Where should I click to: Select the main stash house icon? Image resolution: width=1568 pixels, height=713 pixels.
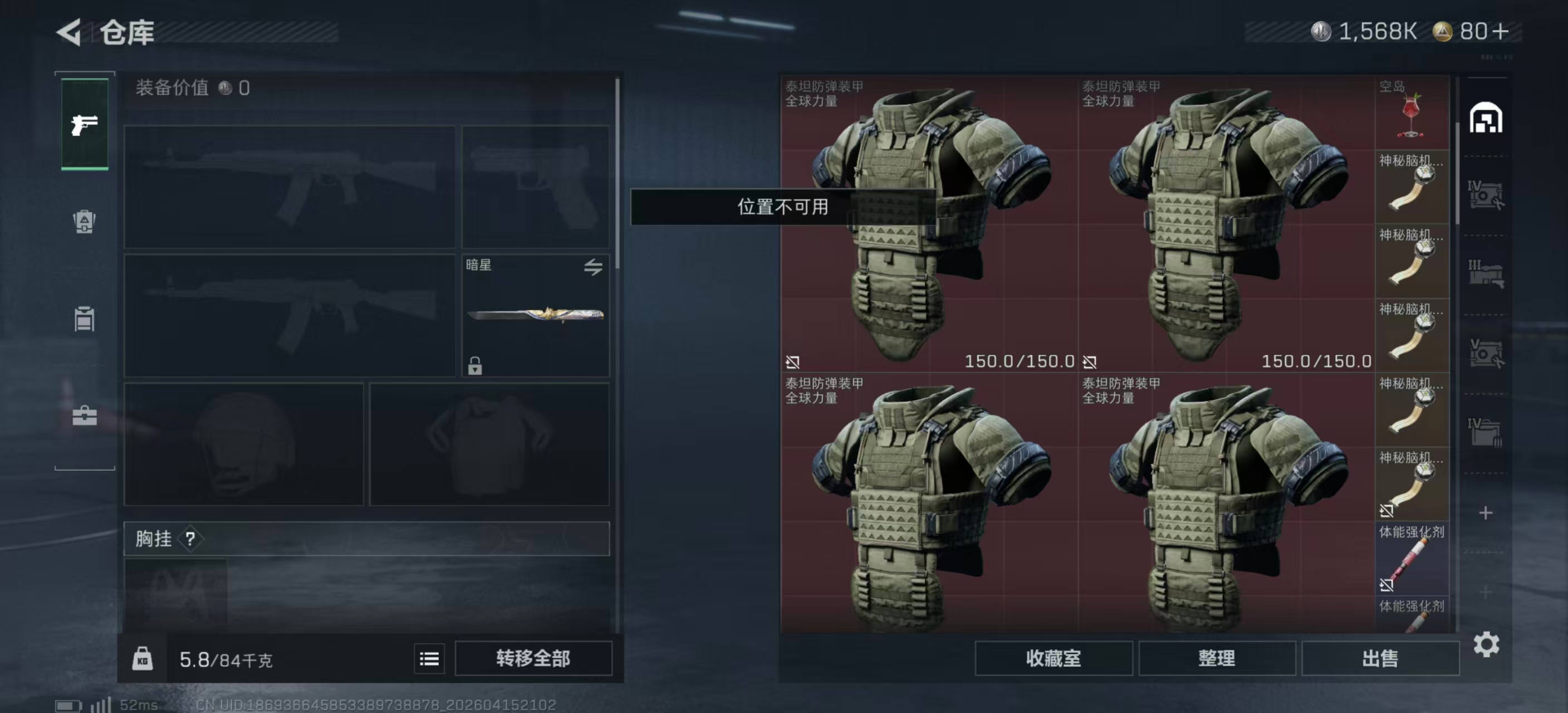pyautogui.click(x=1486, y=118)
